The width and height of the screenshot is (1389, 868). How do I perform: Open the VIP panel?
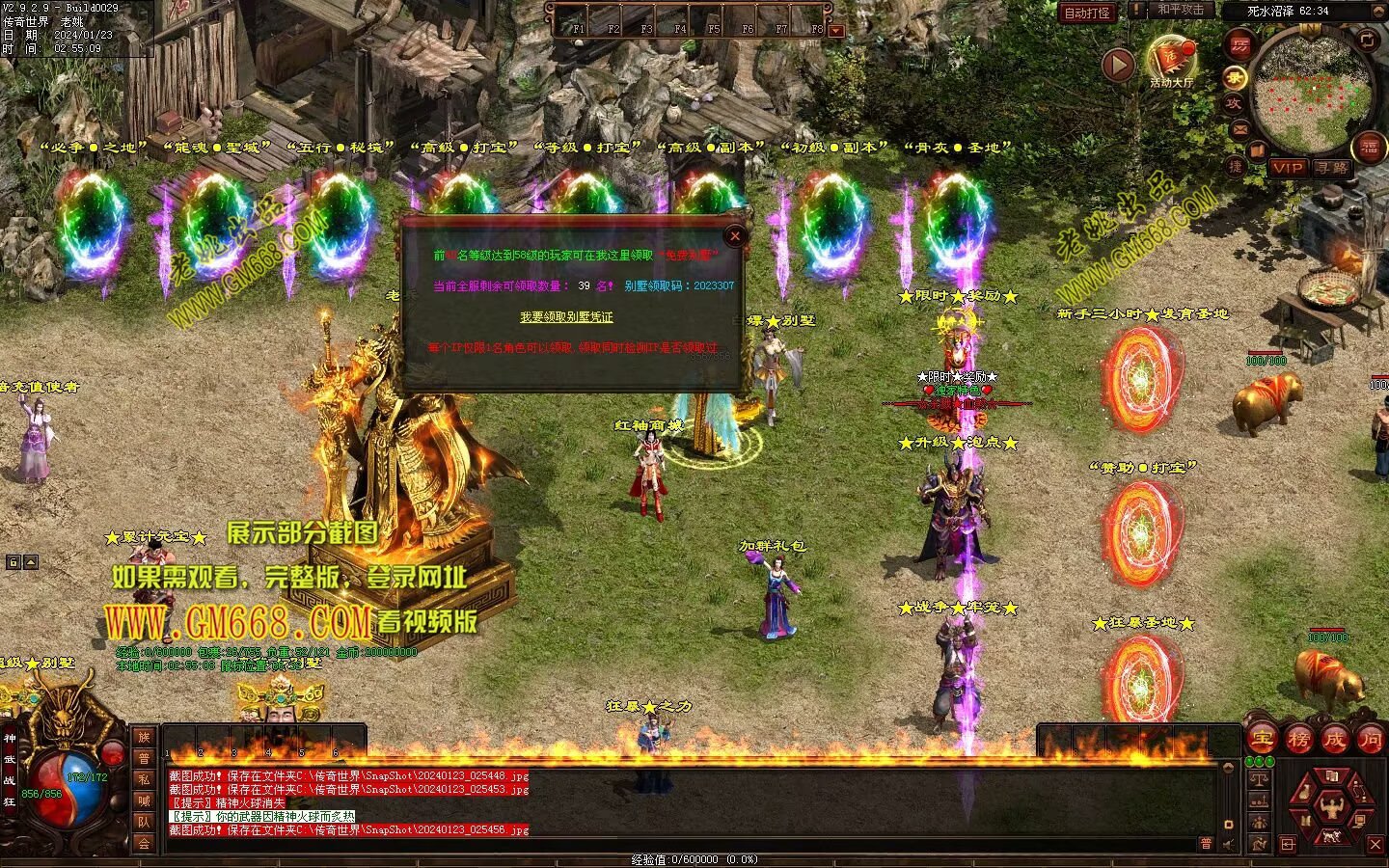[x=1288, y=167]
